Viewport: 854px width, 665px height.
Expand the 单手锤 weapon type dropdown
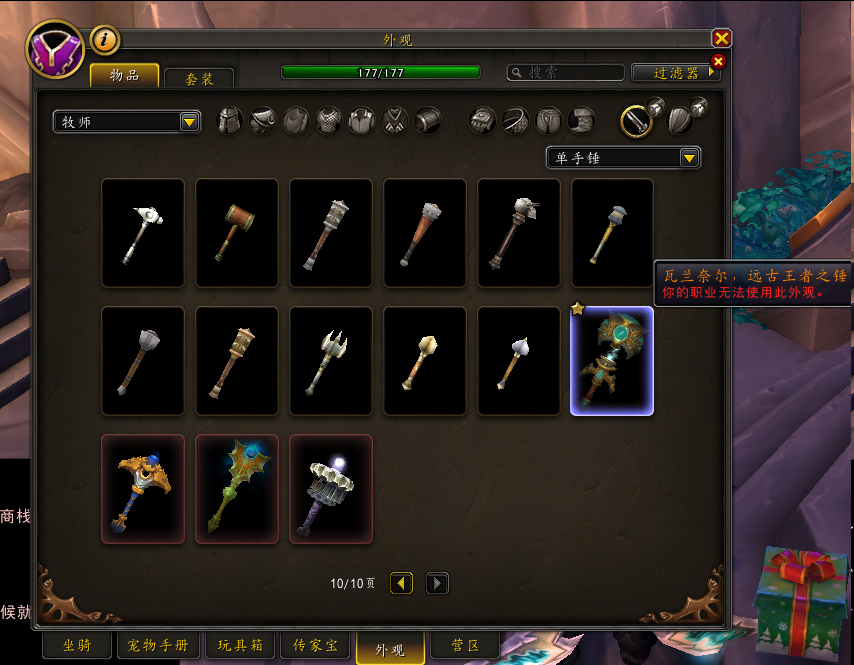(x=623, y=158)
